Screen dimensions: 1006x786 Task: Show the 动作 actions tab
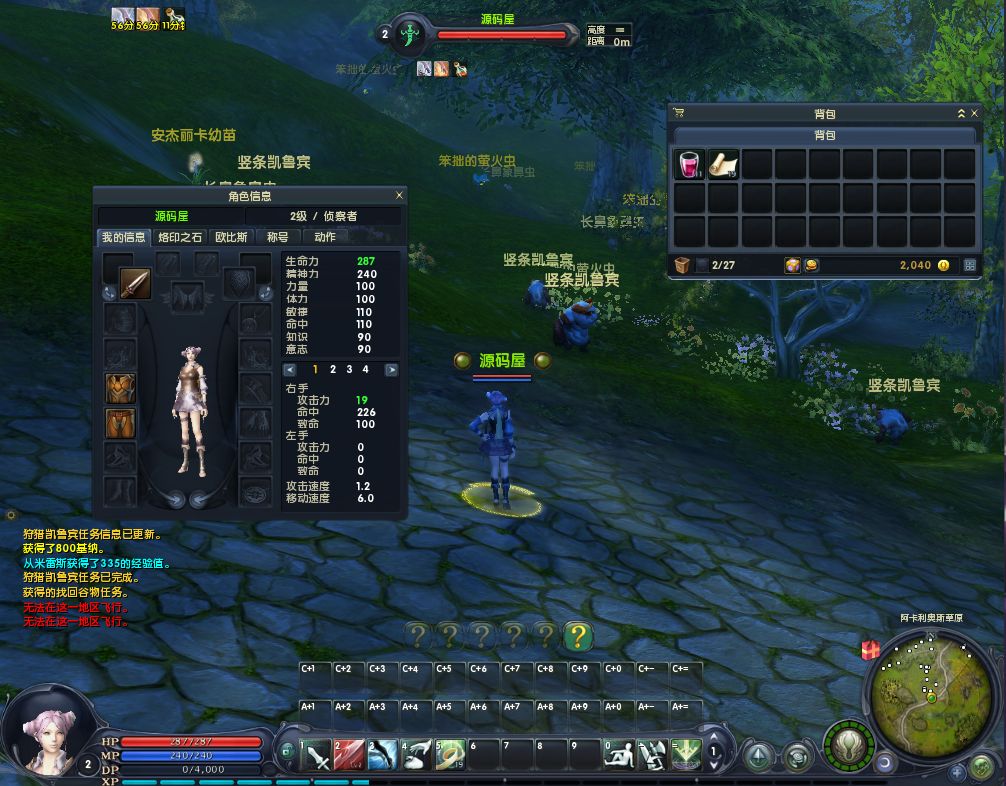click(x=325, y=237)
